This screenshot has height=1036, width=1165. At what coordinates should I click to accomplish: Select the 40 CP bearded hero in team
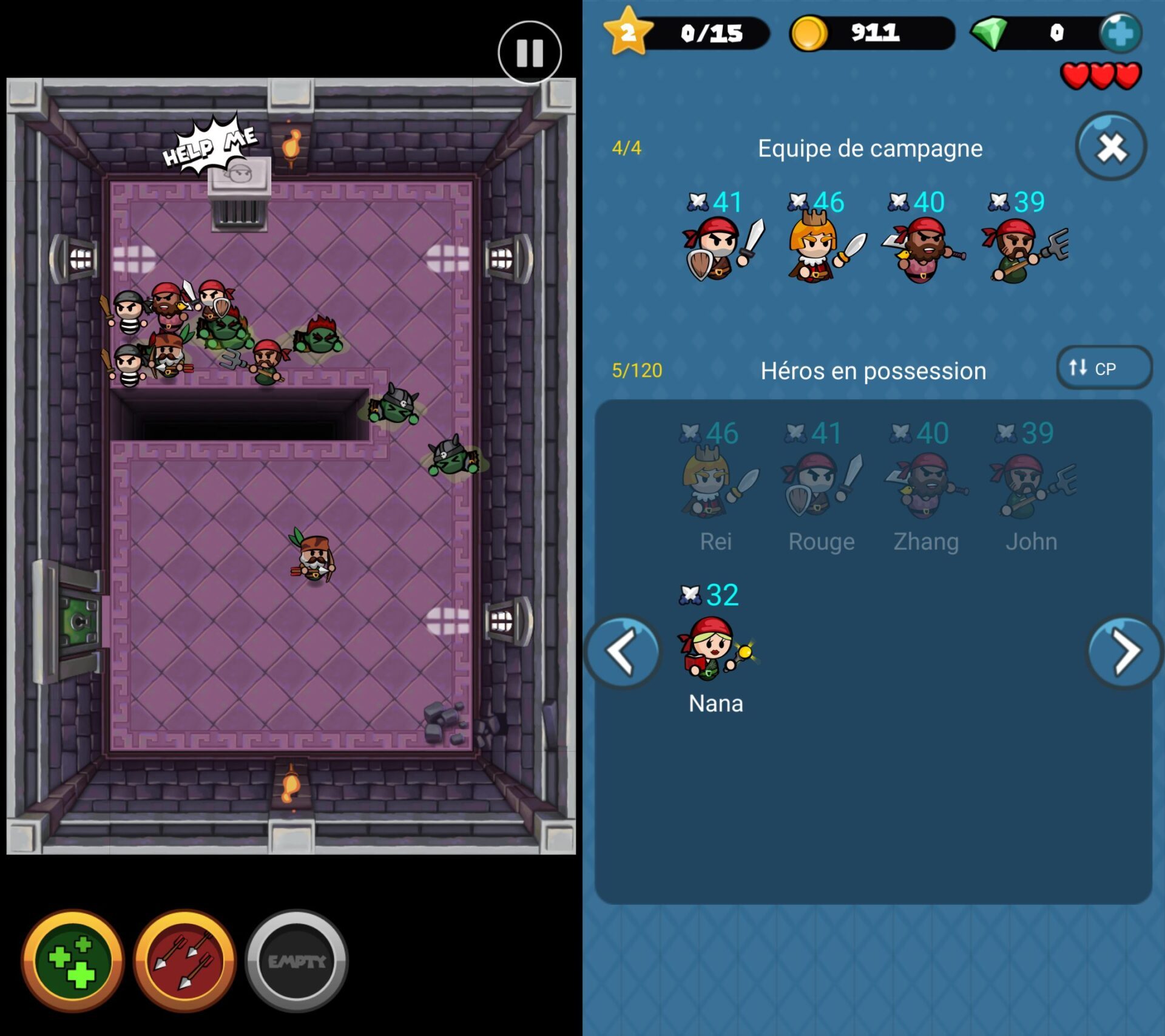(x=922, y=249)
